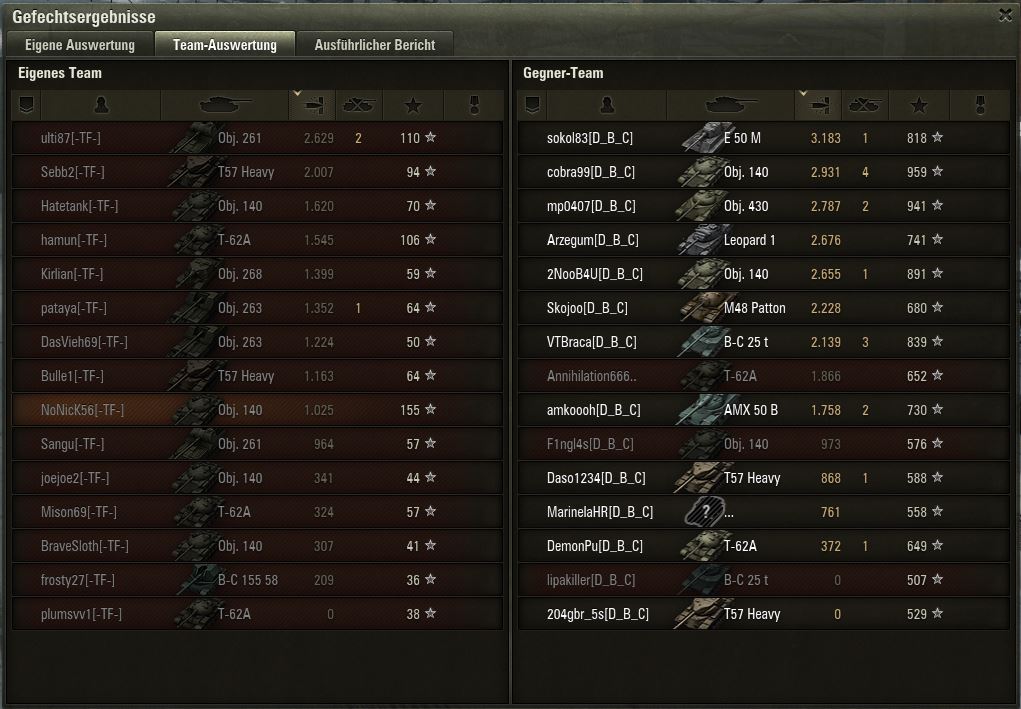
Task: Select the NoNicK56 player row
Action: pyautogui.click(x=257, y=410)
